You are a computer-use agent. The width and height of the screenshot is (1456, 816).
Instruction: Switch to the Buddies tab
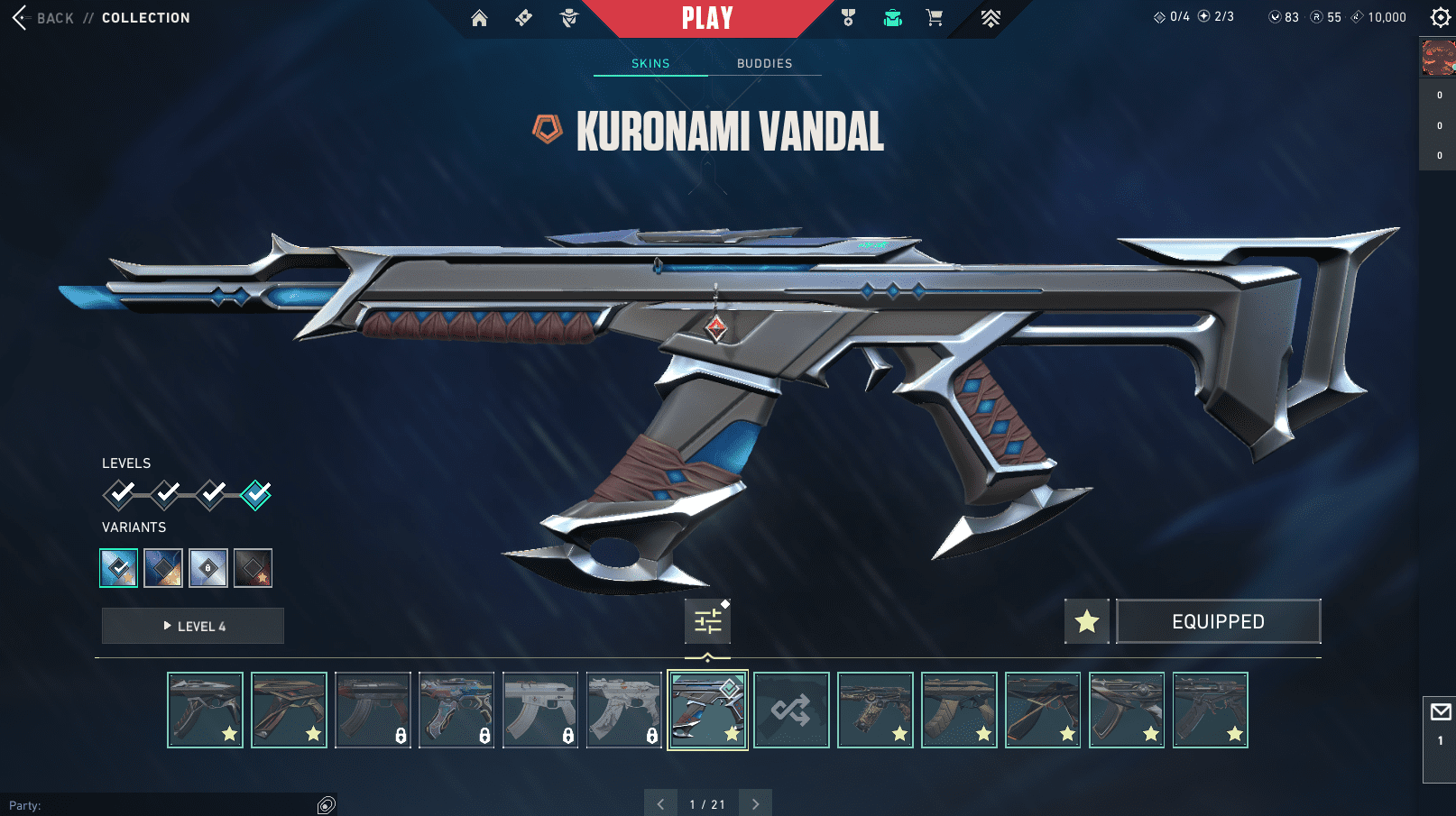764,63
